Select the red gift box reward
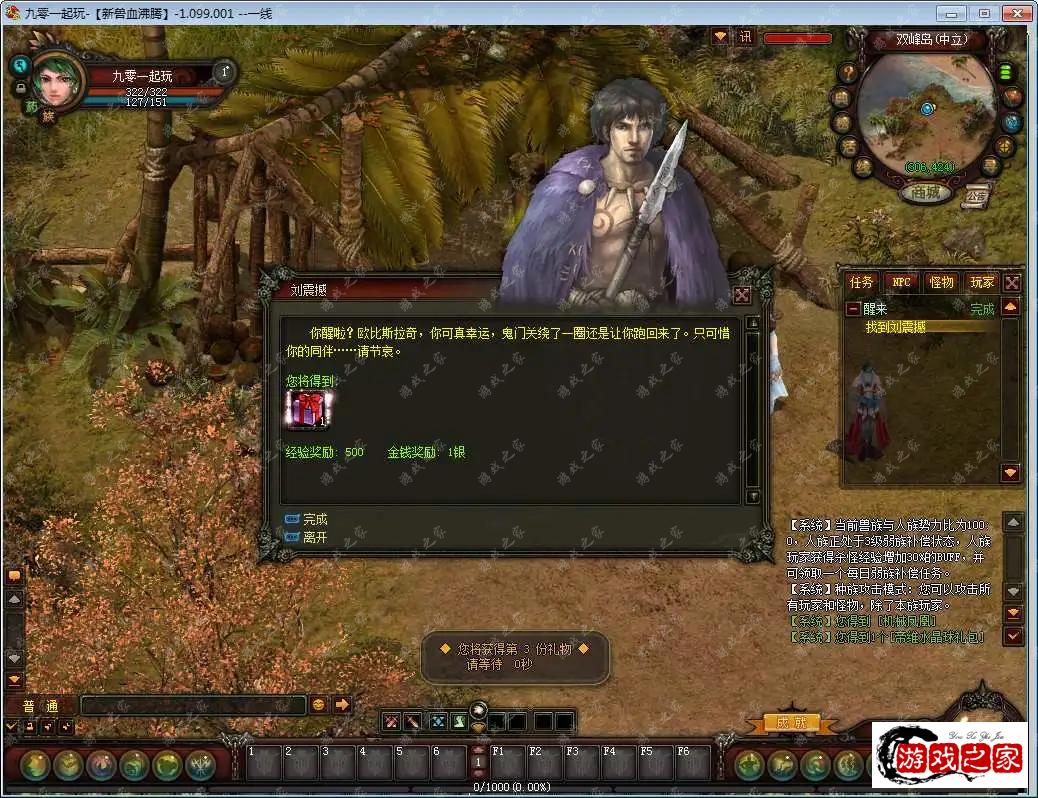Screen dimensions: 1038x798 [308, 410]
